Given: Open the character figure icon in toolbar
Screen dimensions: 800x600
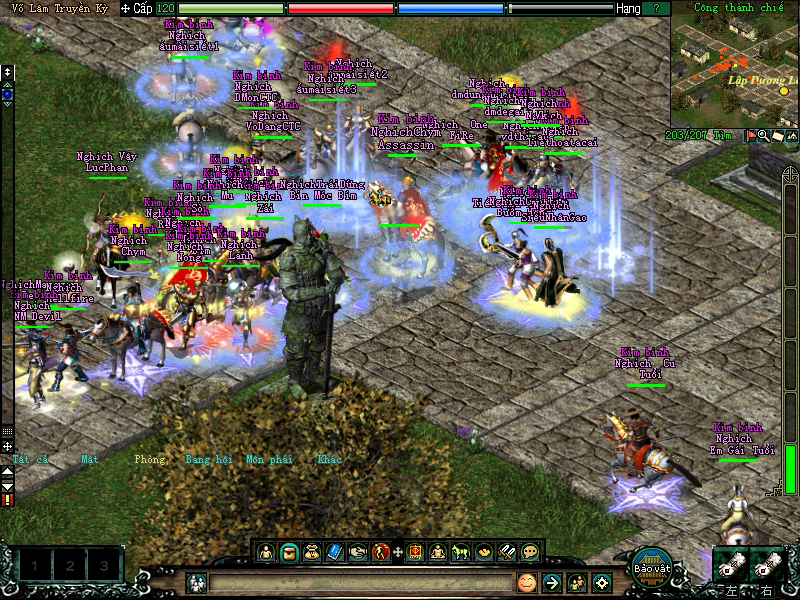Looking at the screenshot, I should 267,551.
